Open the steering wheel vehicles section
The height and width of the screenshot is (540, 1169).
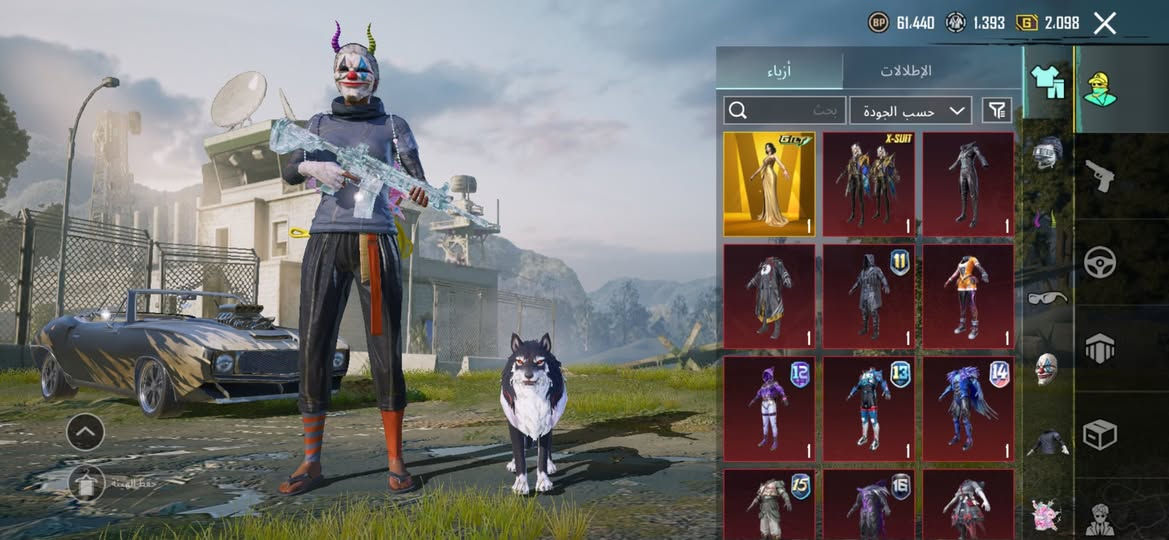click(1100, 262)
